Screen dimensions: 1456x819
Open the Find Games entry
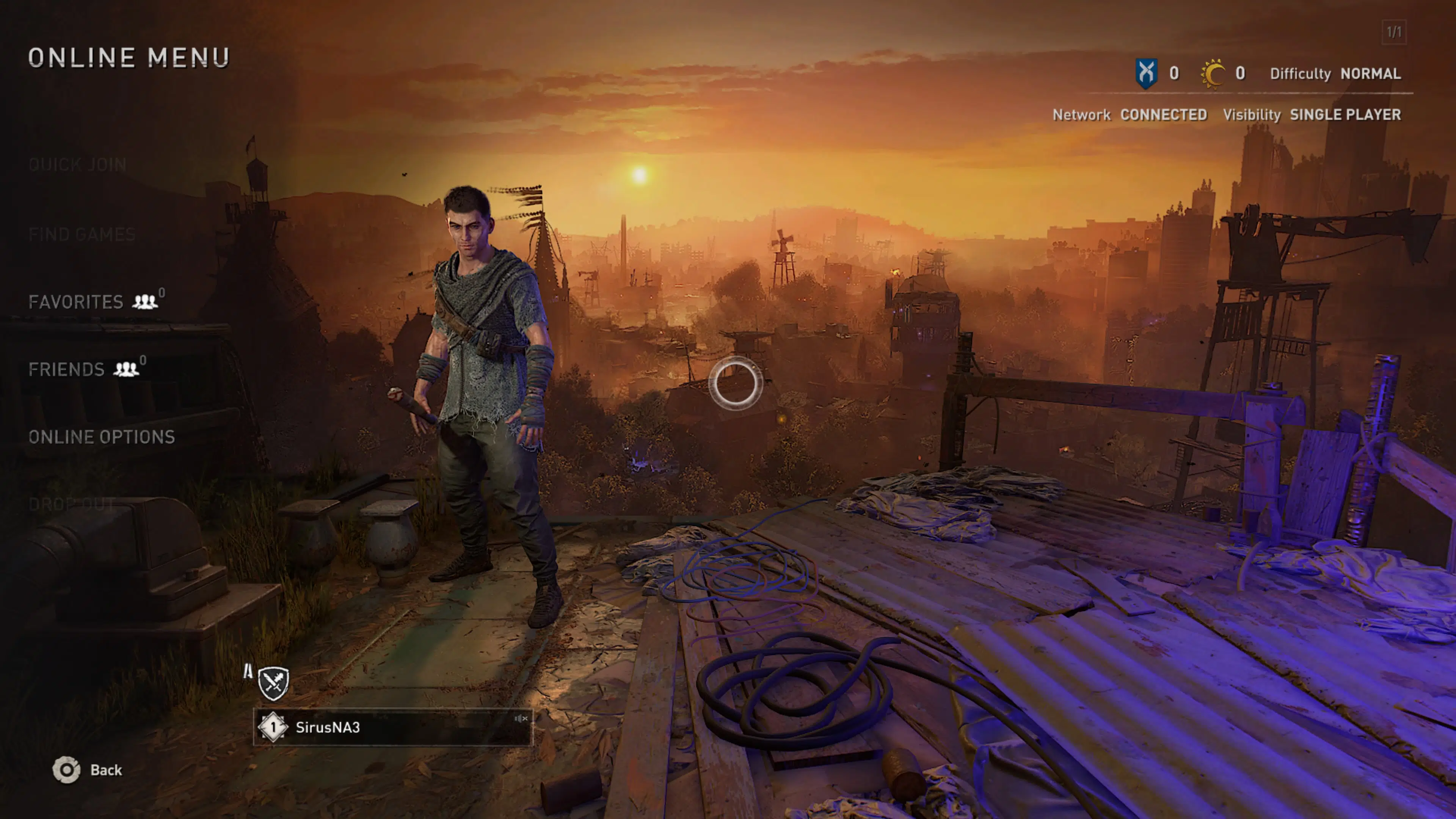click(82, 235)
